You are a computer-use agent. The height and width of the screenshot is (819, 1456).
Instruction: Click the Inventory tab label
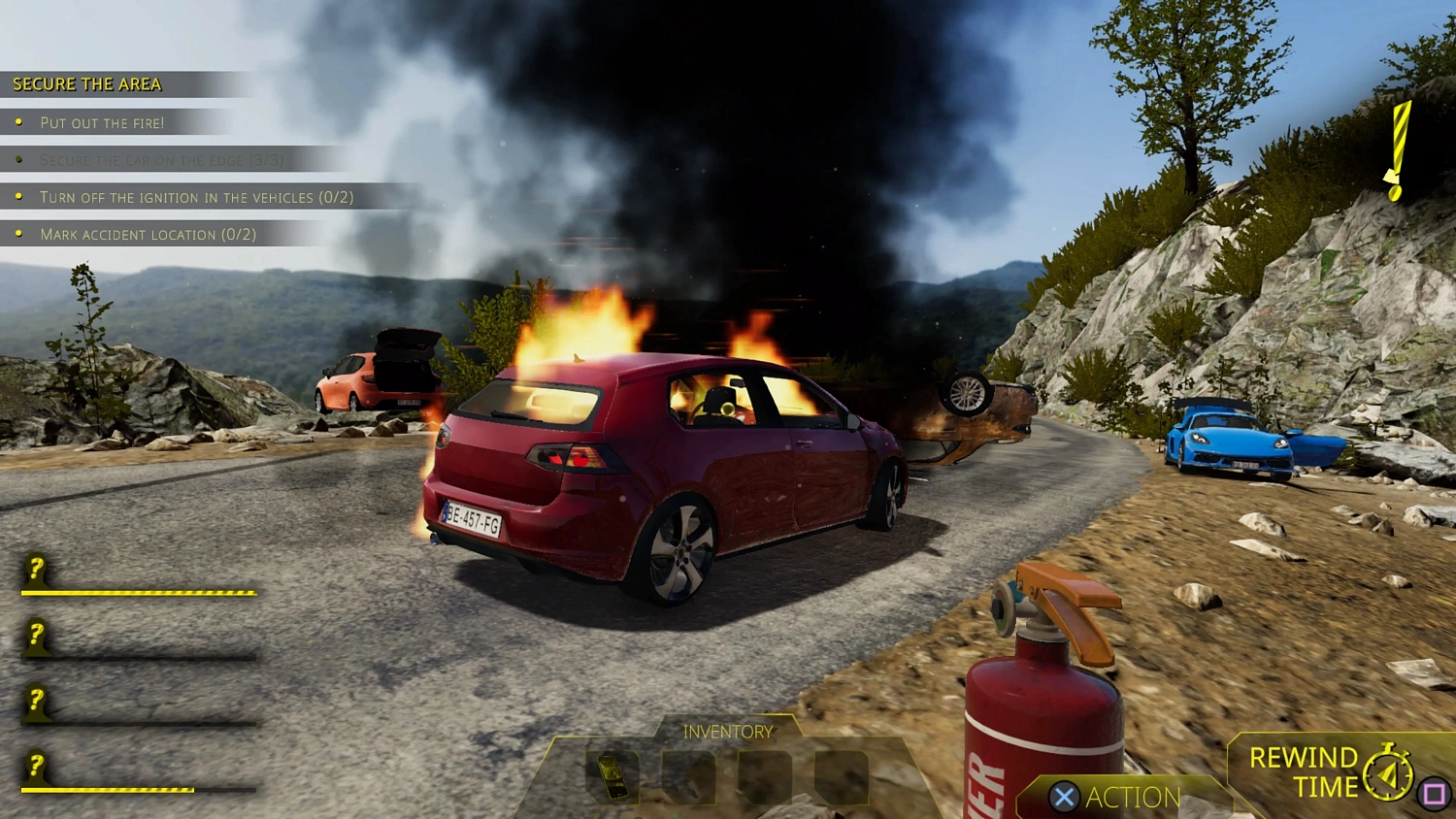click(728, 731)
